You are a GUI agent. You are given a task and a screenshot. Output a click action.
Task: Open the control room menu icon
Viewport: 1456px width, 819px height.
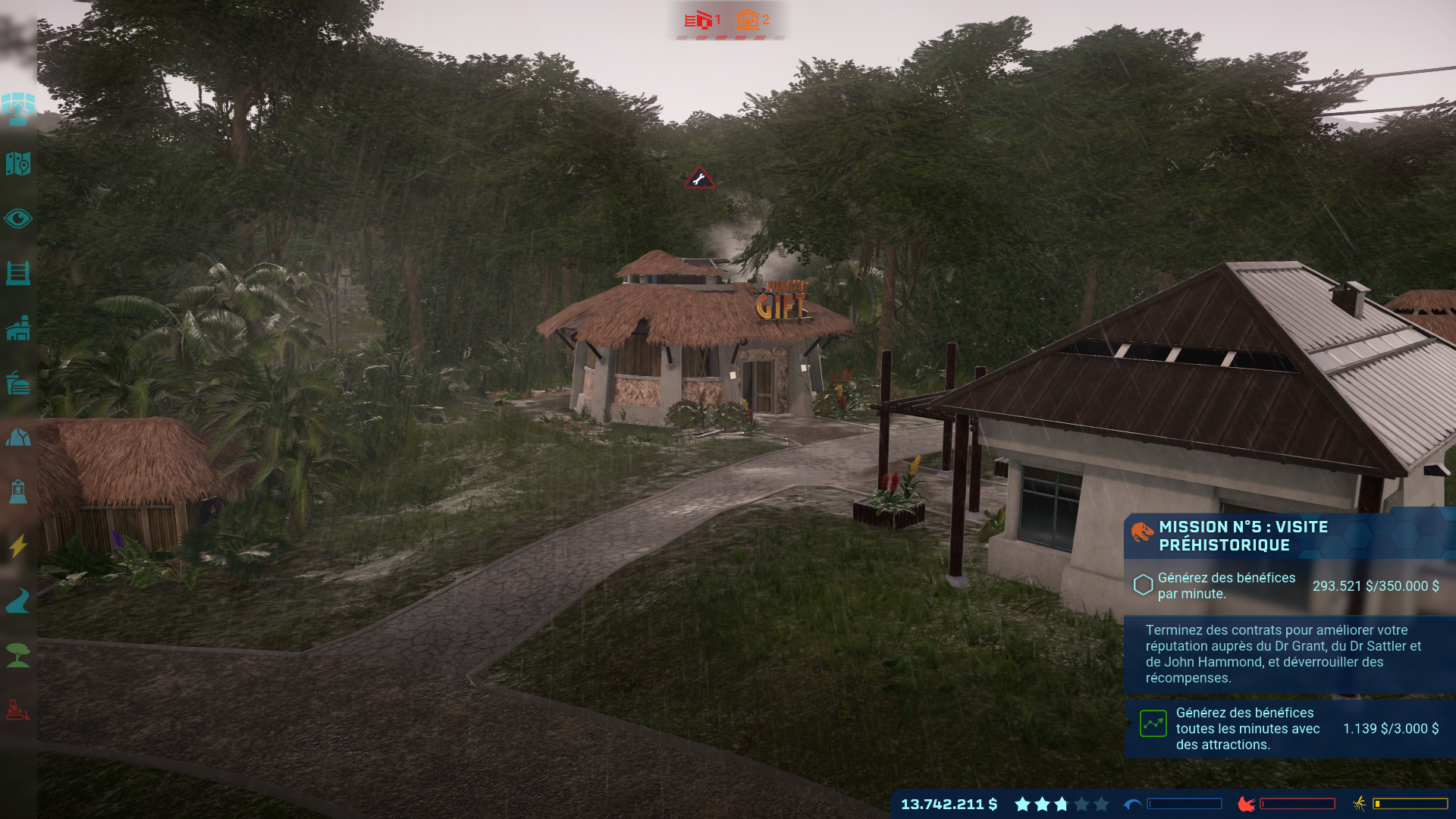click(x=18, y=108)
